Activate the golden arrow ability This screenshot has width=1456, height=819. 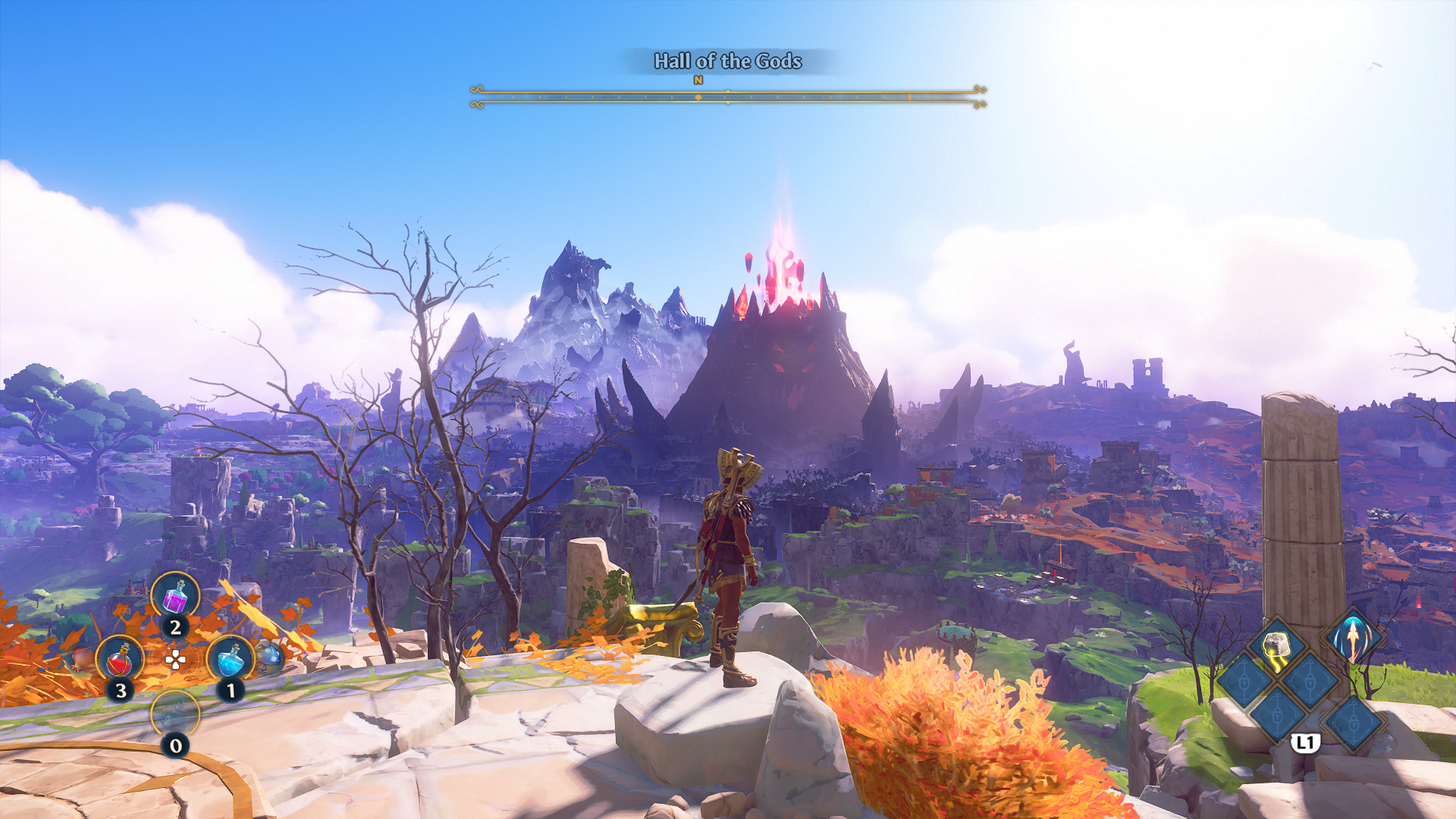[1353, 637]
